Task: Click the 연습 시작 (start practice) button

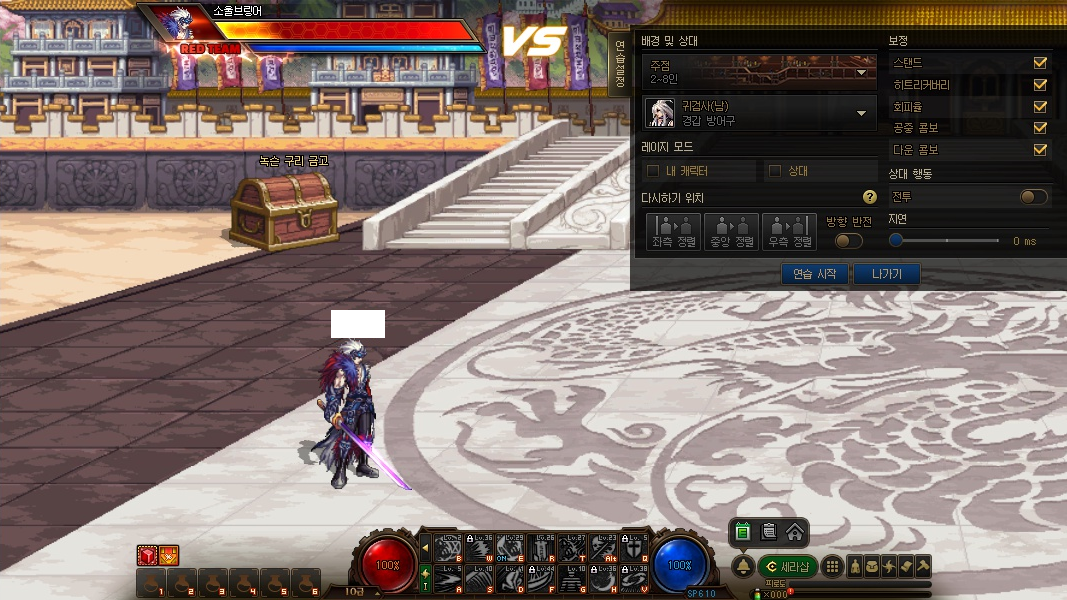Action: [x=814, y=274]
